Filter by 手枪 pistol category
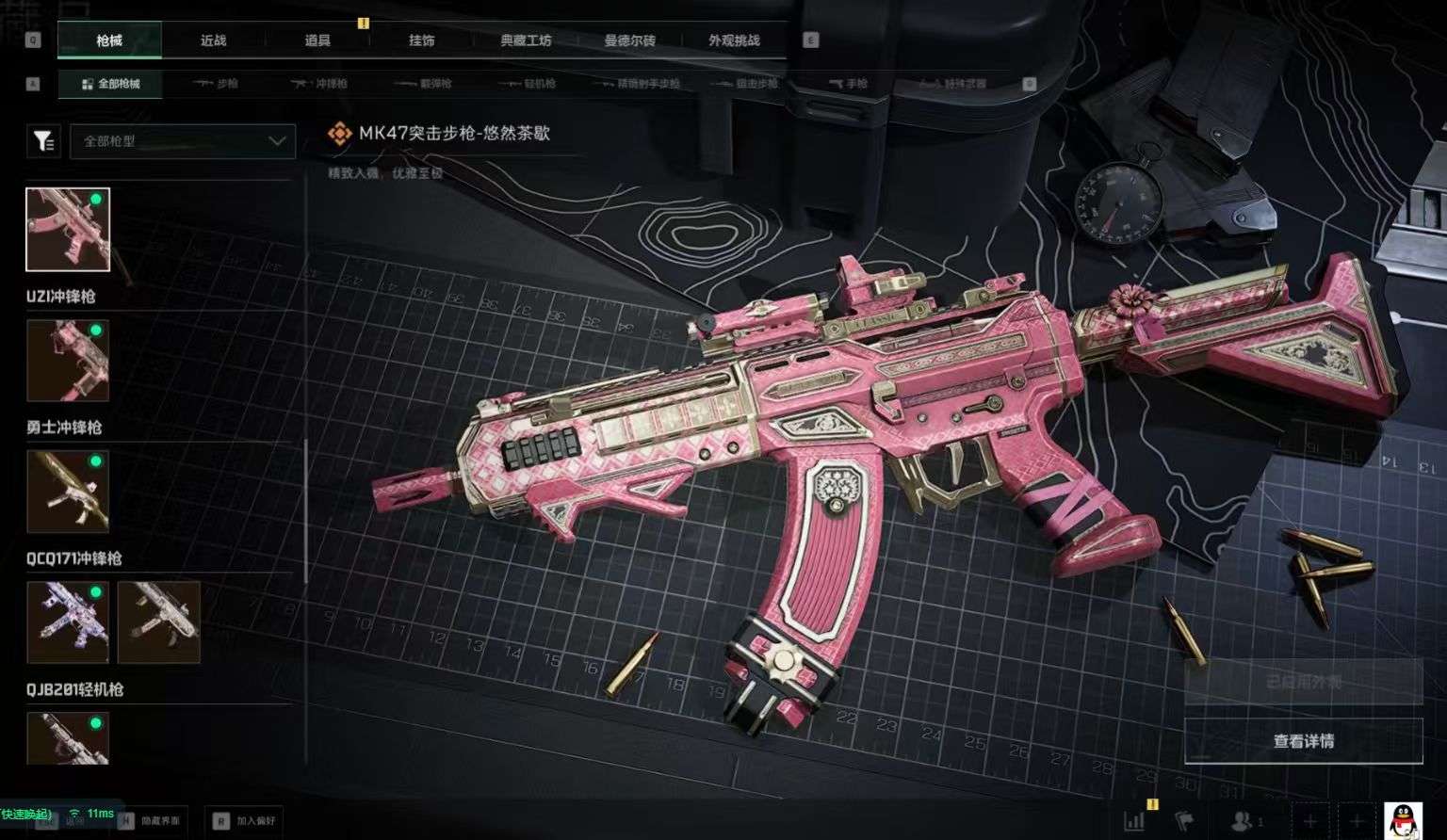 [848, 84]
